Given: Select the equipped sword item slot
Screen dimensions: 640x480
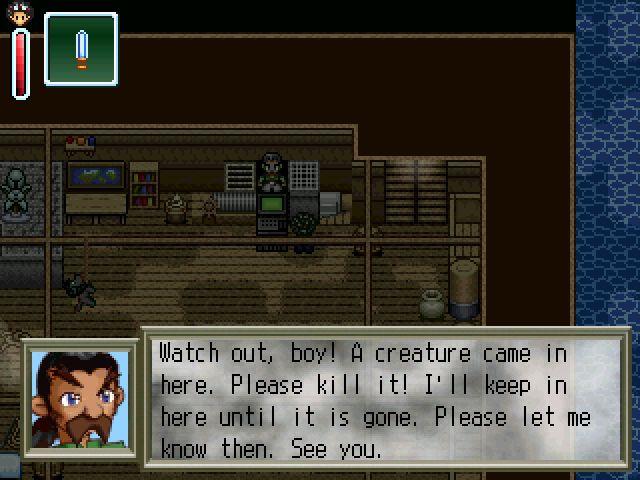Looking at the screenshot, I should coord(81,48).
